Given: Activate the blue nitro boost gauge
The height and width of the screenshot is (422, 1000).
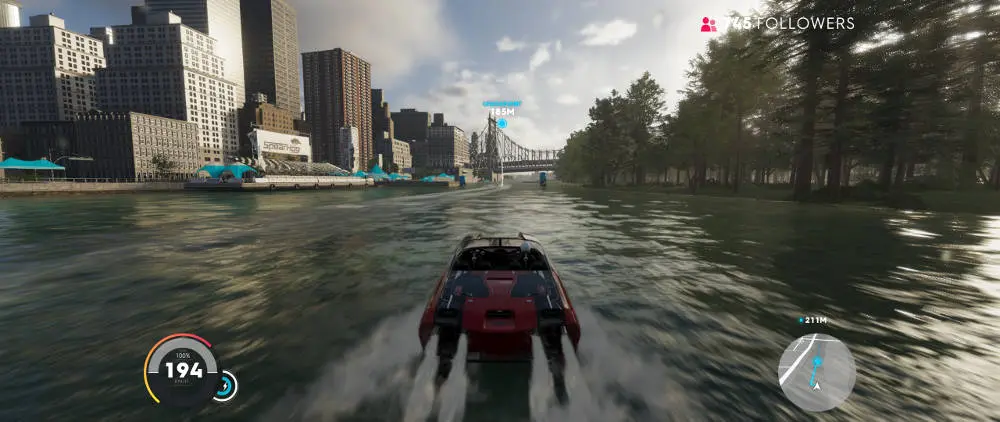Looking at the screenshot, I should [225, 385].
